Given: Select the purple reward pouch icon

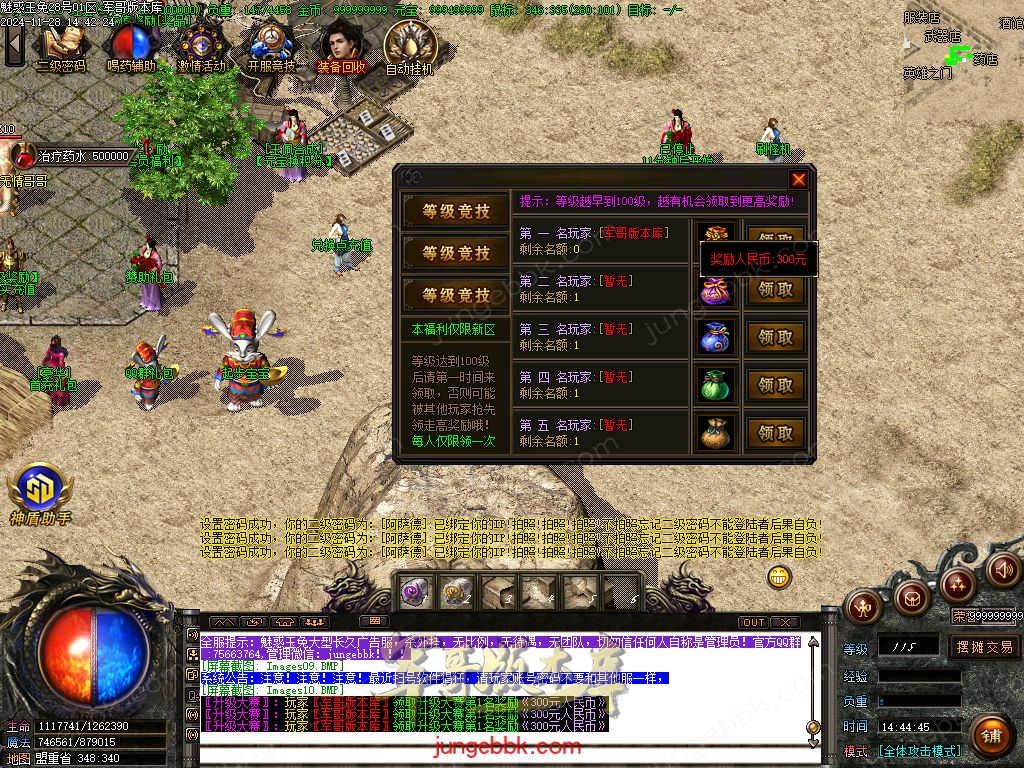Looking at the screenshot, I should click(x=715, y=290).
